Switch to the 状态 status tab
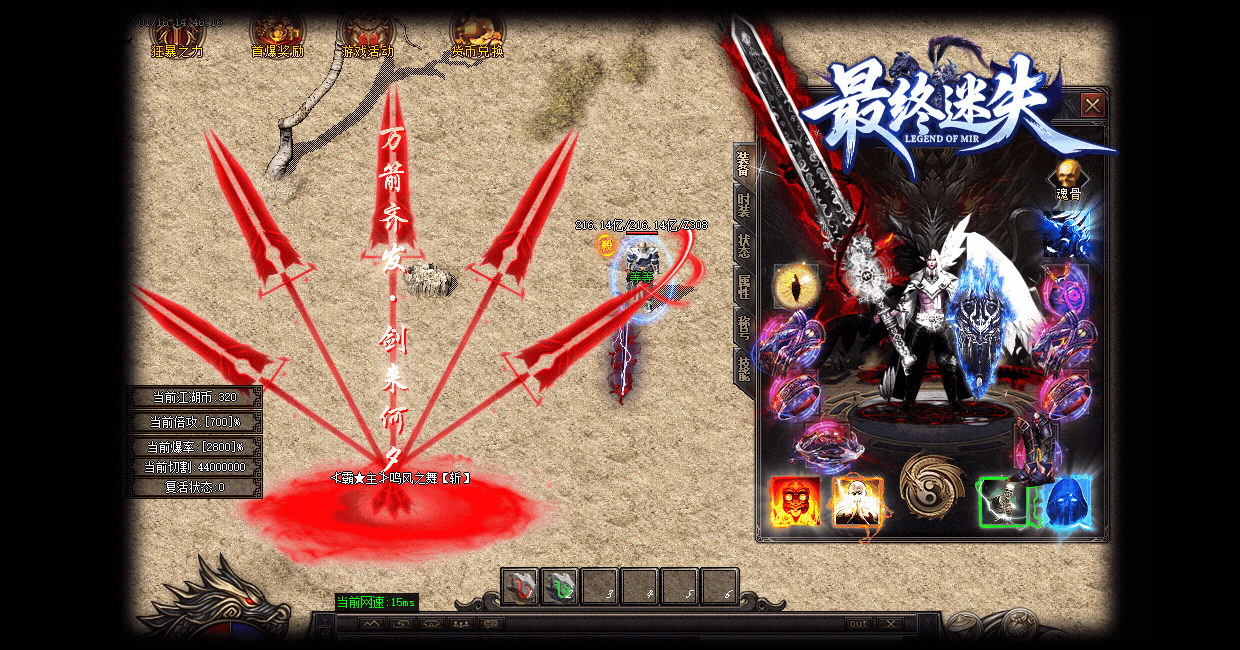This screenshot has height=650, width=1240. click(744, 246)
